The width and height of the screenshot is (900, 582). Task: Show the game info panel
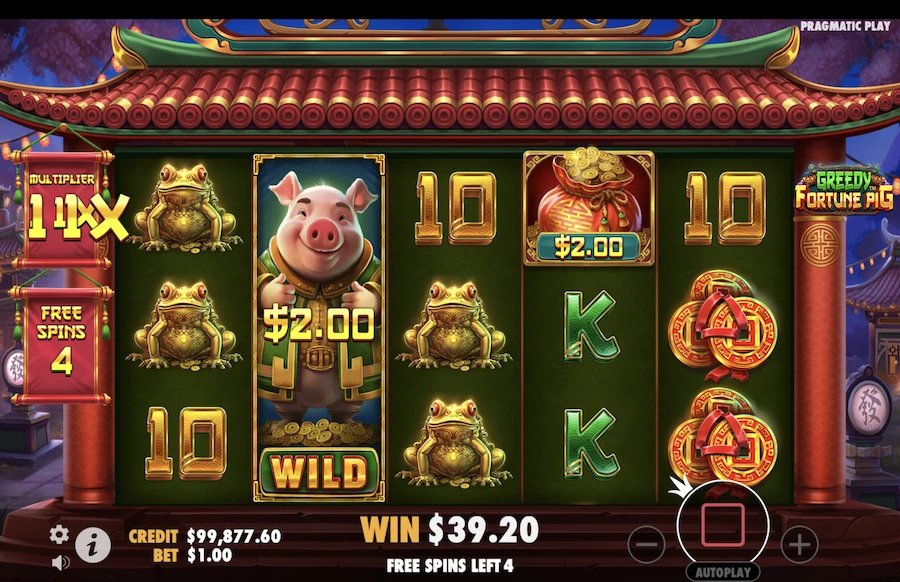93,543
